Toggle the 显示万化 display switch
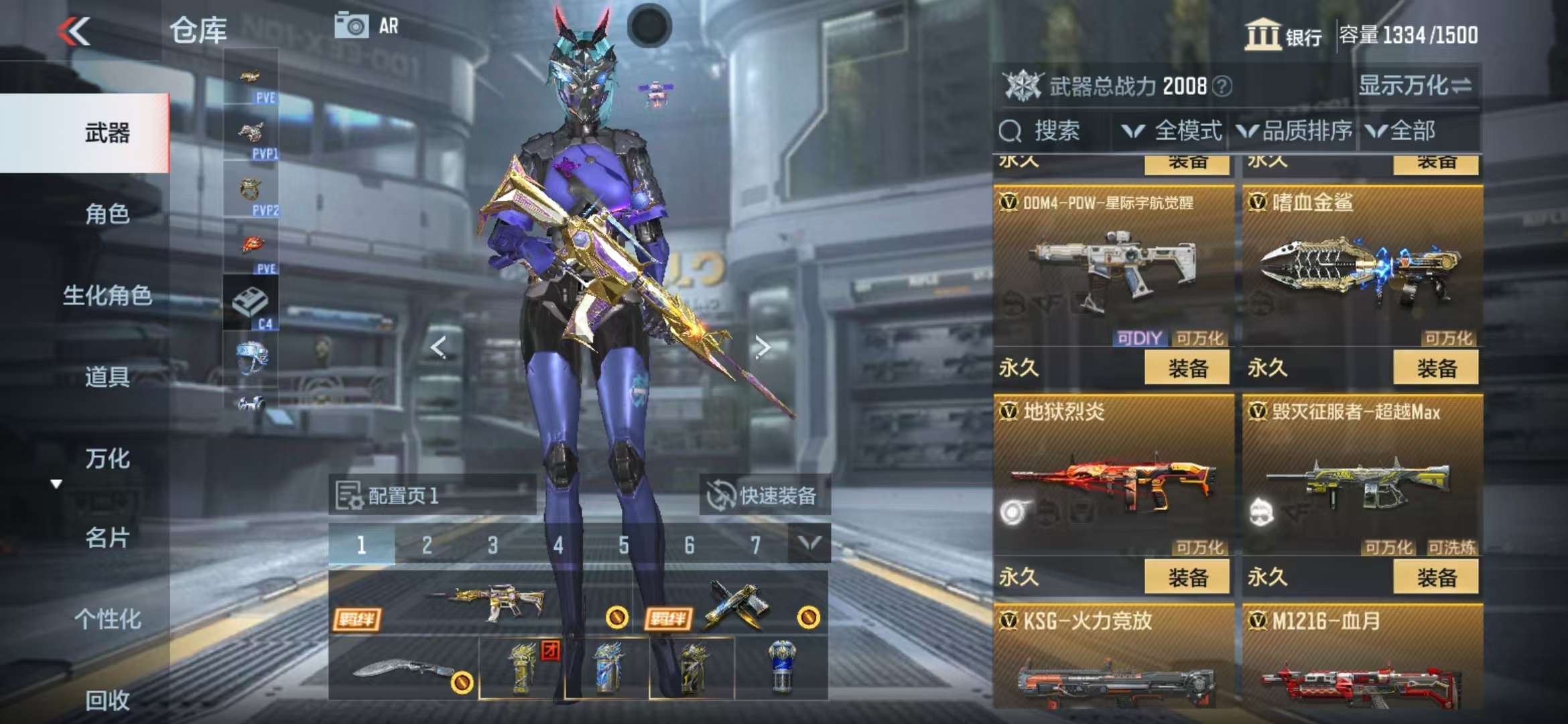 click(x=1415, y=86)
